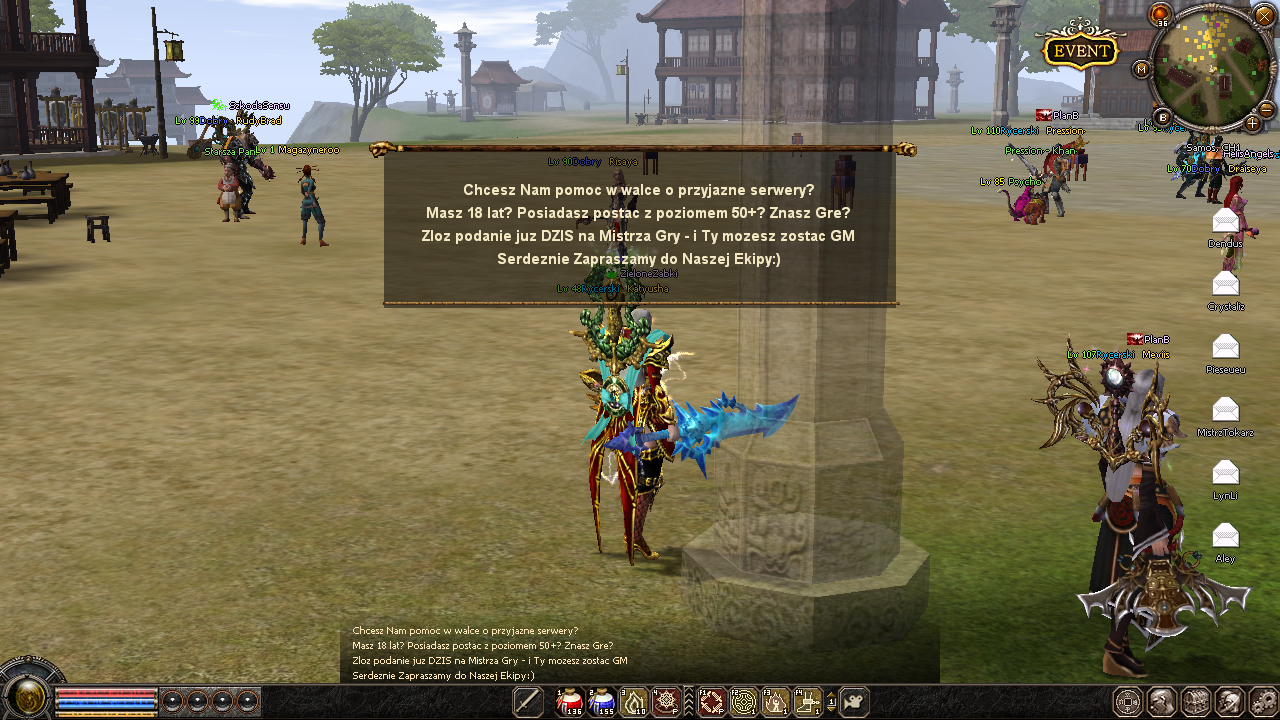This screenshot has width=1280, height=720.
Task: Use the blue mana potion slot
Action: coord(602,702)
